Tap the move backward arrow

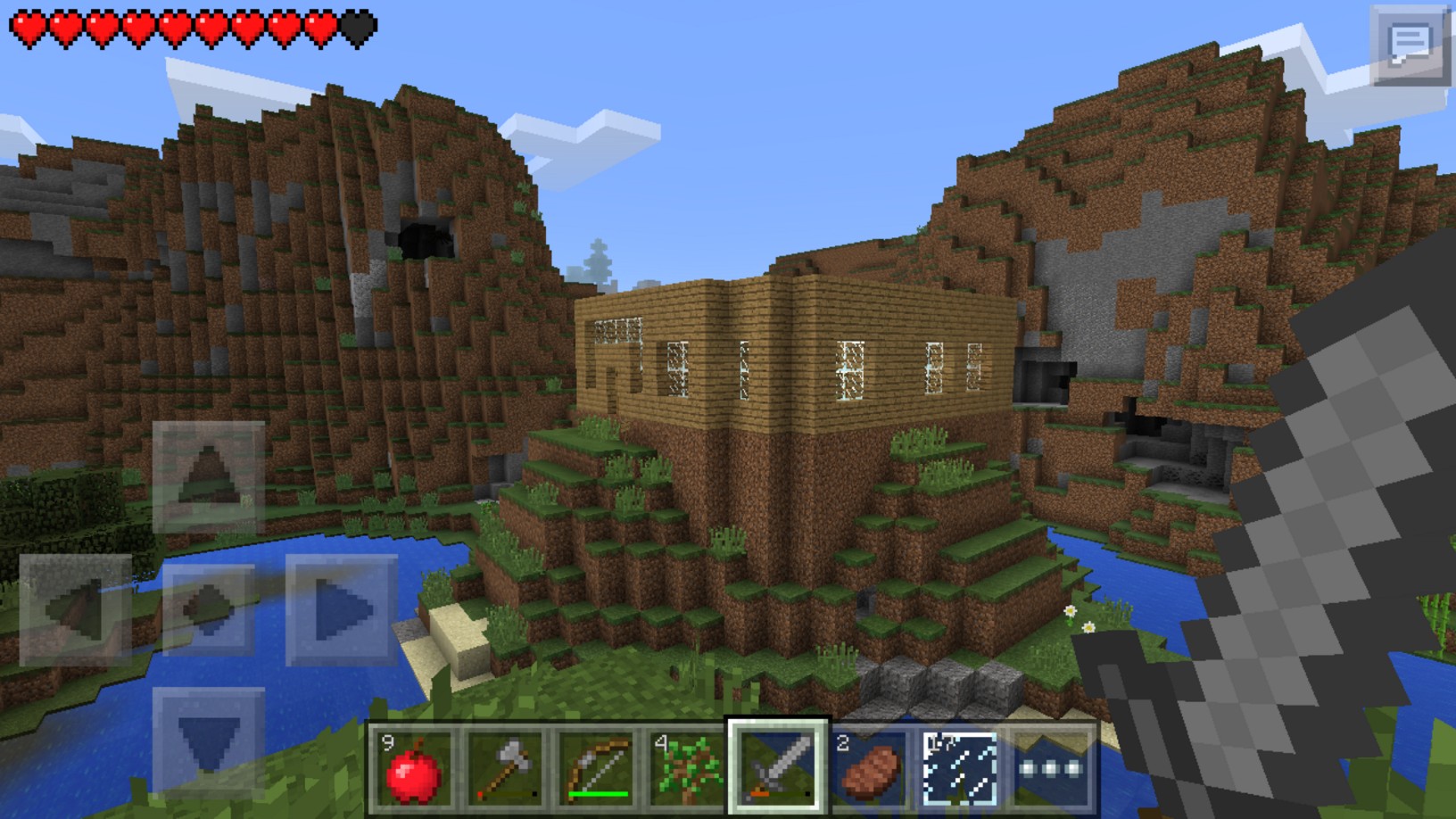pyautogui.click(x=209, y=742)
